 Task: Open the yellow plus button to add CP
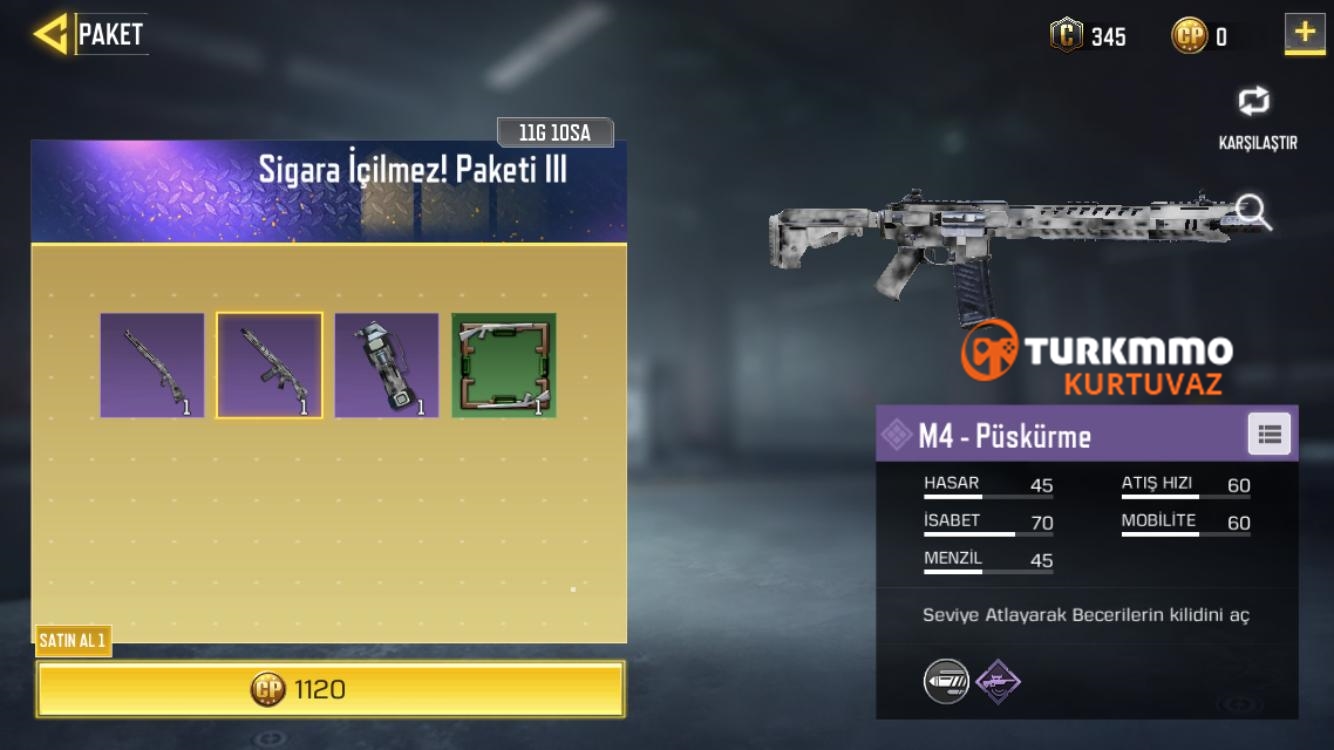1305,34
